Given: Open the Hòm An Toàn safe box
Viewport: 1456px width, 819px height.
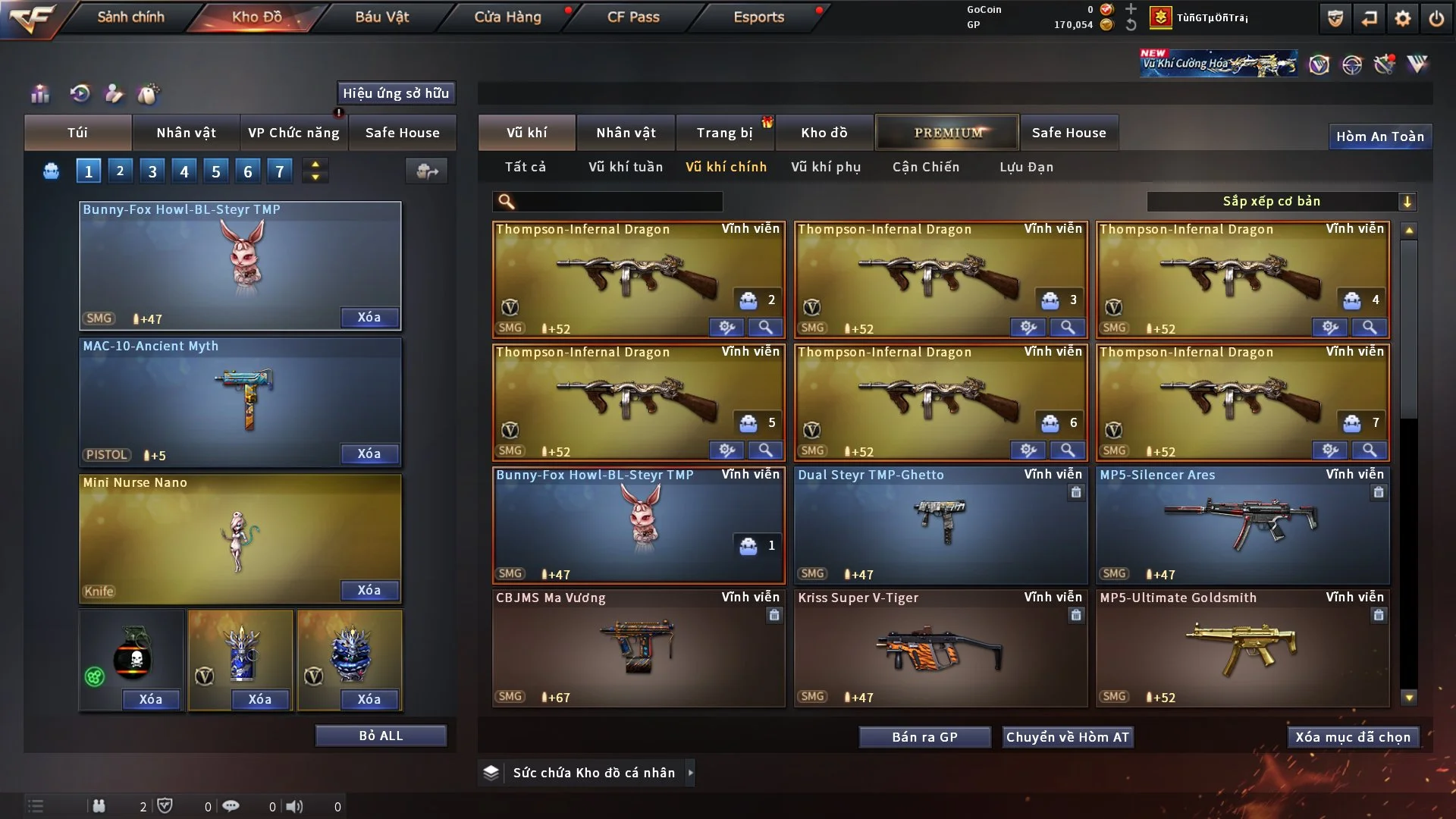Looking at the screenshot, I should pyautogui.click(x=1379, y=136).
